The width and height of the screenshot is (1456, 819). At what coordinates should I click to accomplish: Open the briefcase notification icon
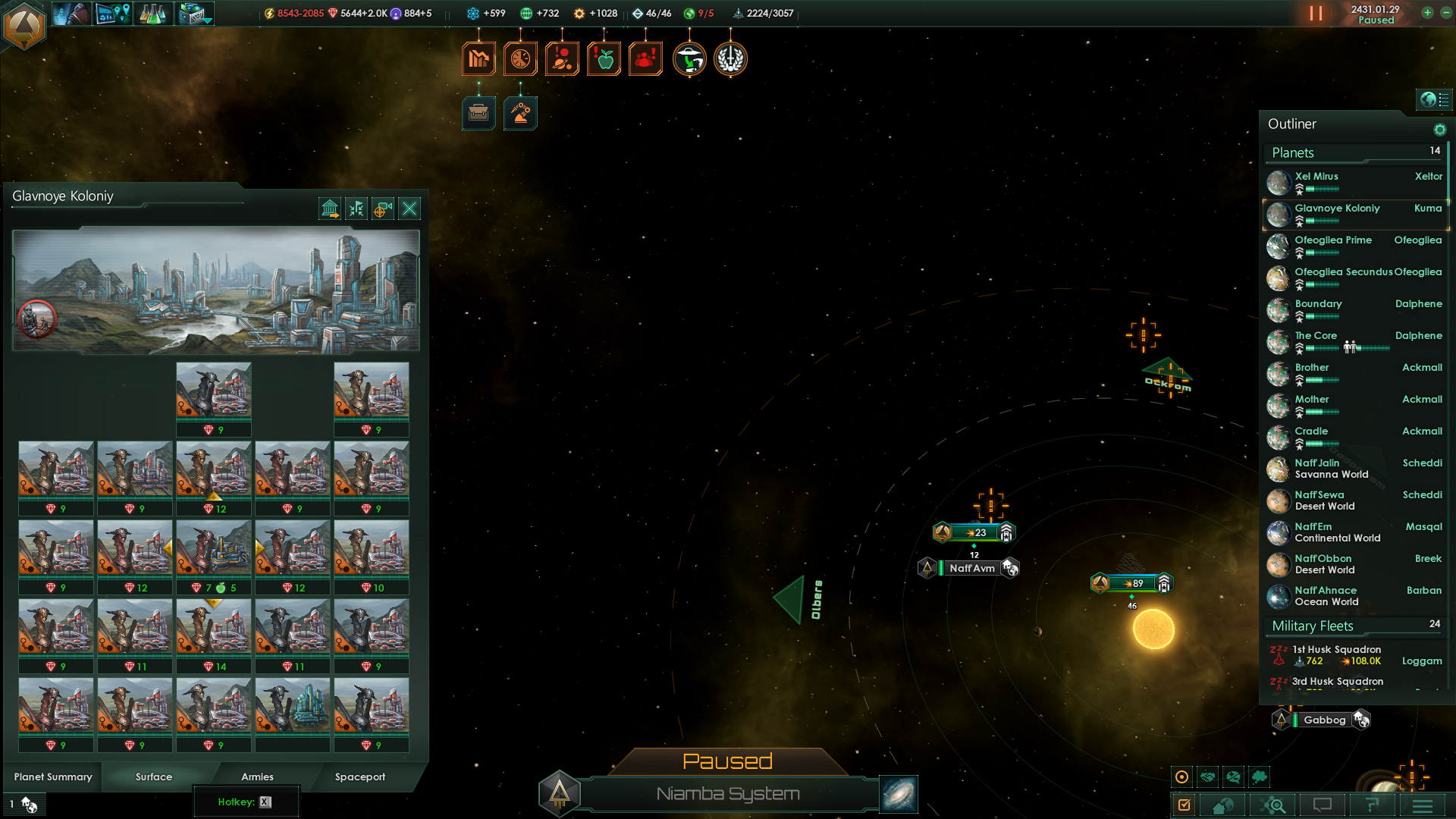pyautogui.click(x=479, y=114)
